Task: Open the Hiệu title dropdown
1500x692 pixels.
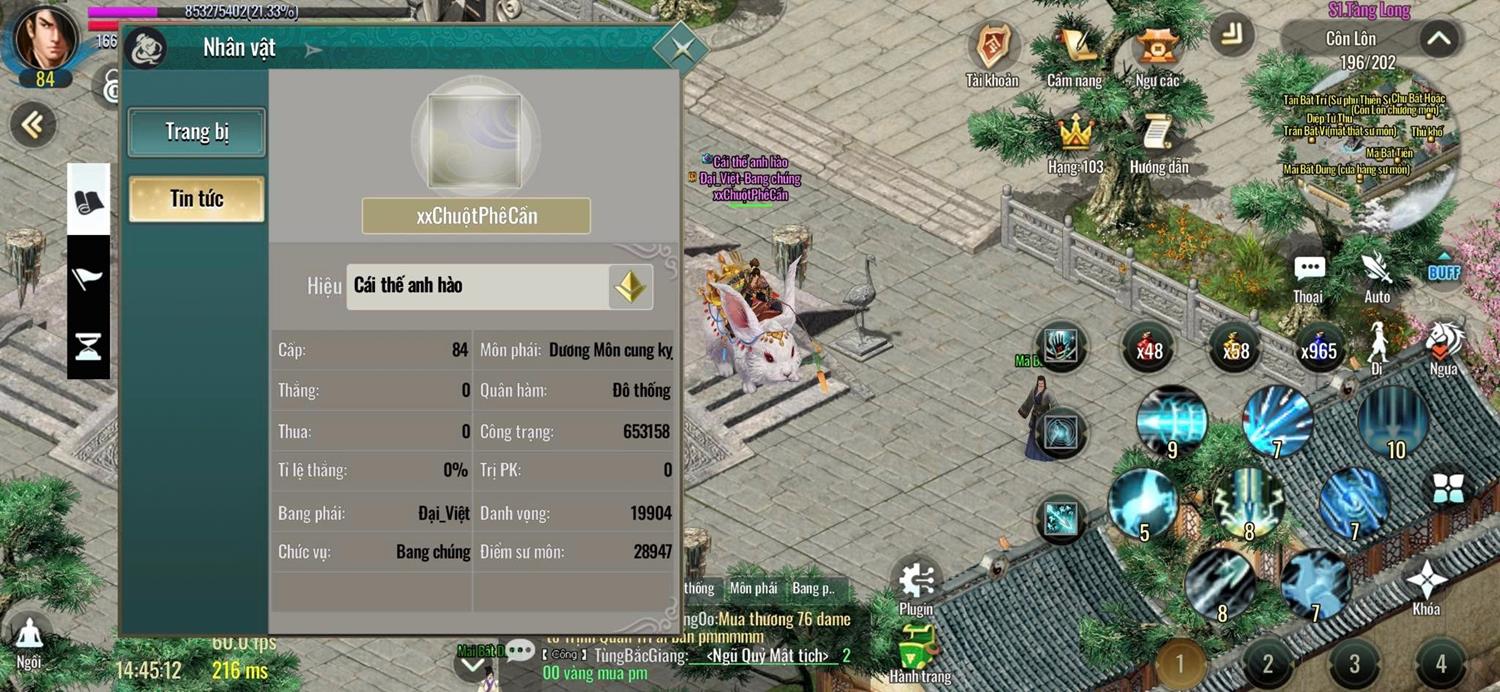Action: [x=630, y=287]
